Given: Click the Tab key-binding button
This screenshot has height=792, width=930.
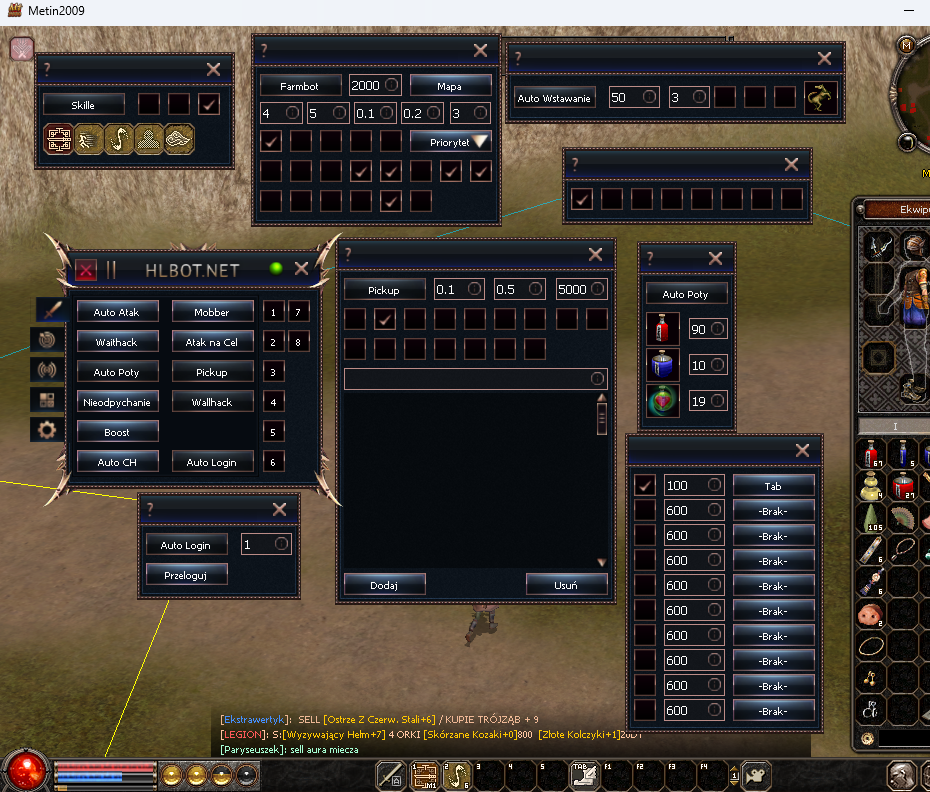Looking at the screenshot, I should 773,486.
